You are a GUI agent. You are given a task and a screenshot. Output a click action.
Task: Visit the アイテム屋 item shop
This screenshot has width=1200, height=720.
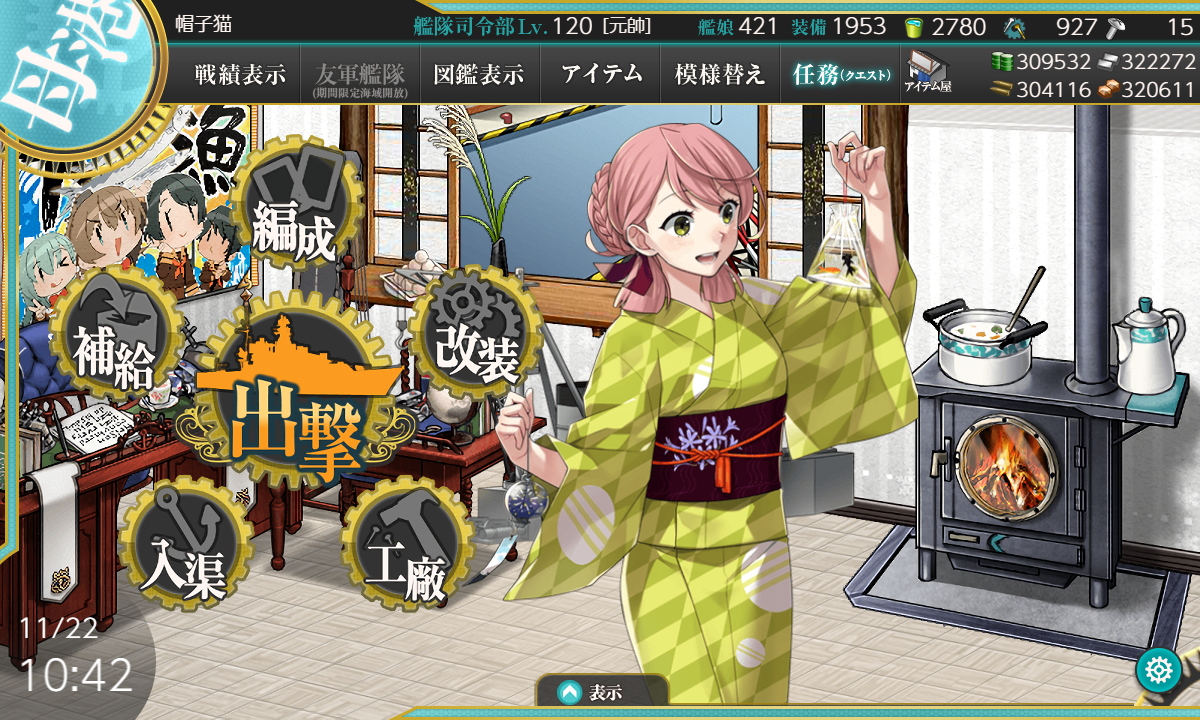click(927, 72)
